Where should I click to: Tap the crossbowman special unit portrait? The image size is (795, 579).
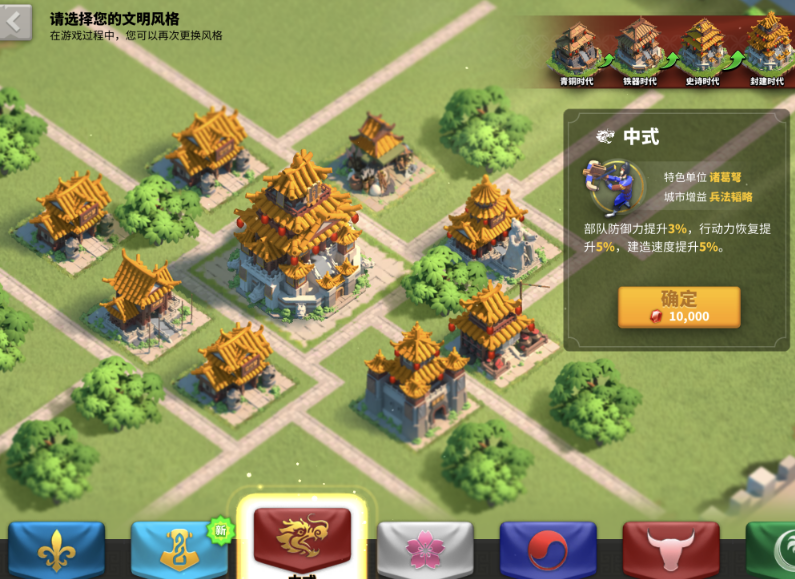609,186
